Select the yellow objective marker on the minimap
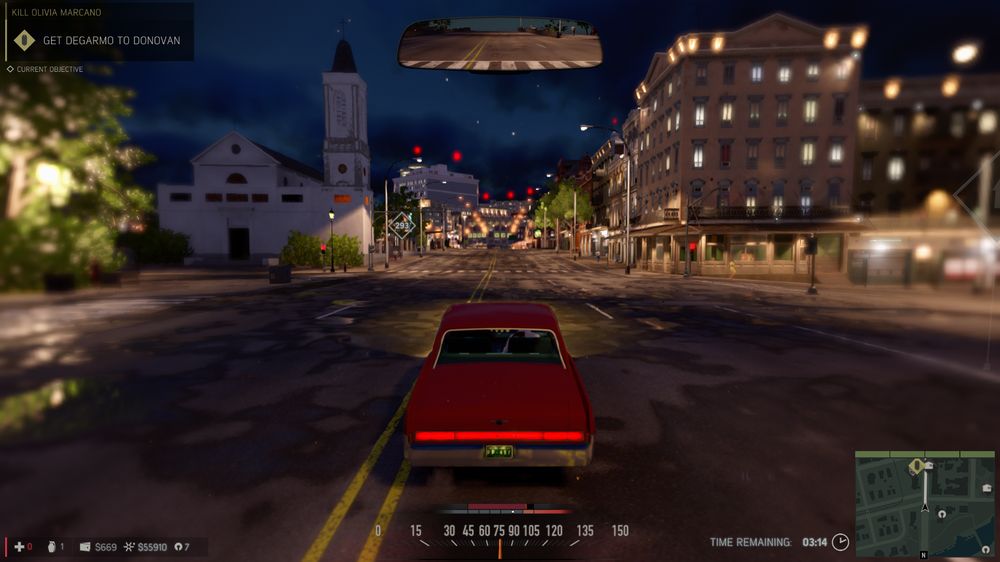Screen dimensions: 1000x562 [x=916, y=466]
